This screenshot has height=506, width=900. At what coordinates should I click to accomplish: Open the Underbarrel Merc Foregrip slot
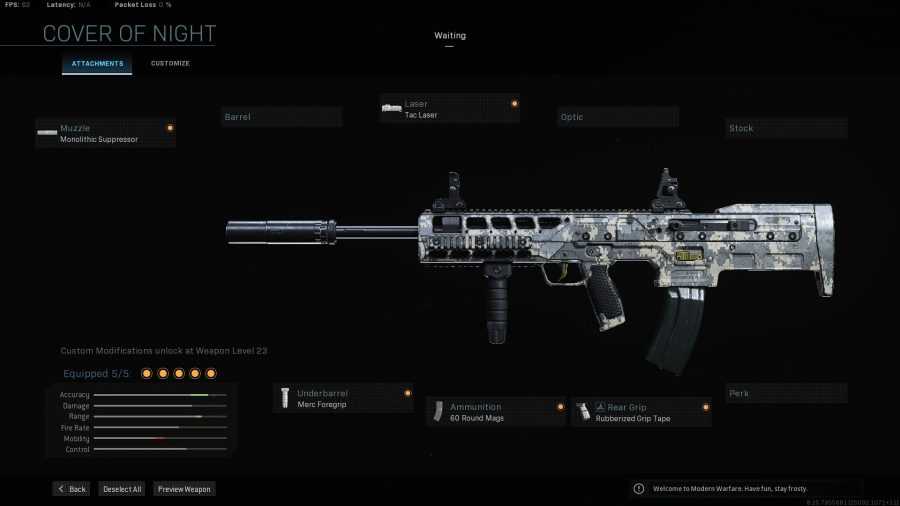[343, 398]
